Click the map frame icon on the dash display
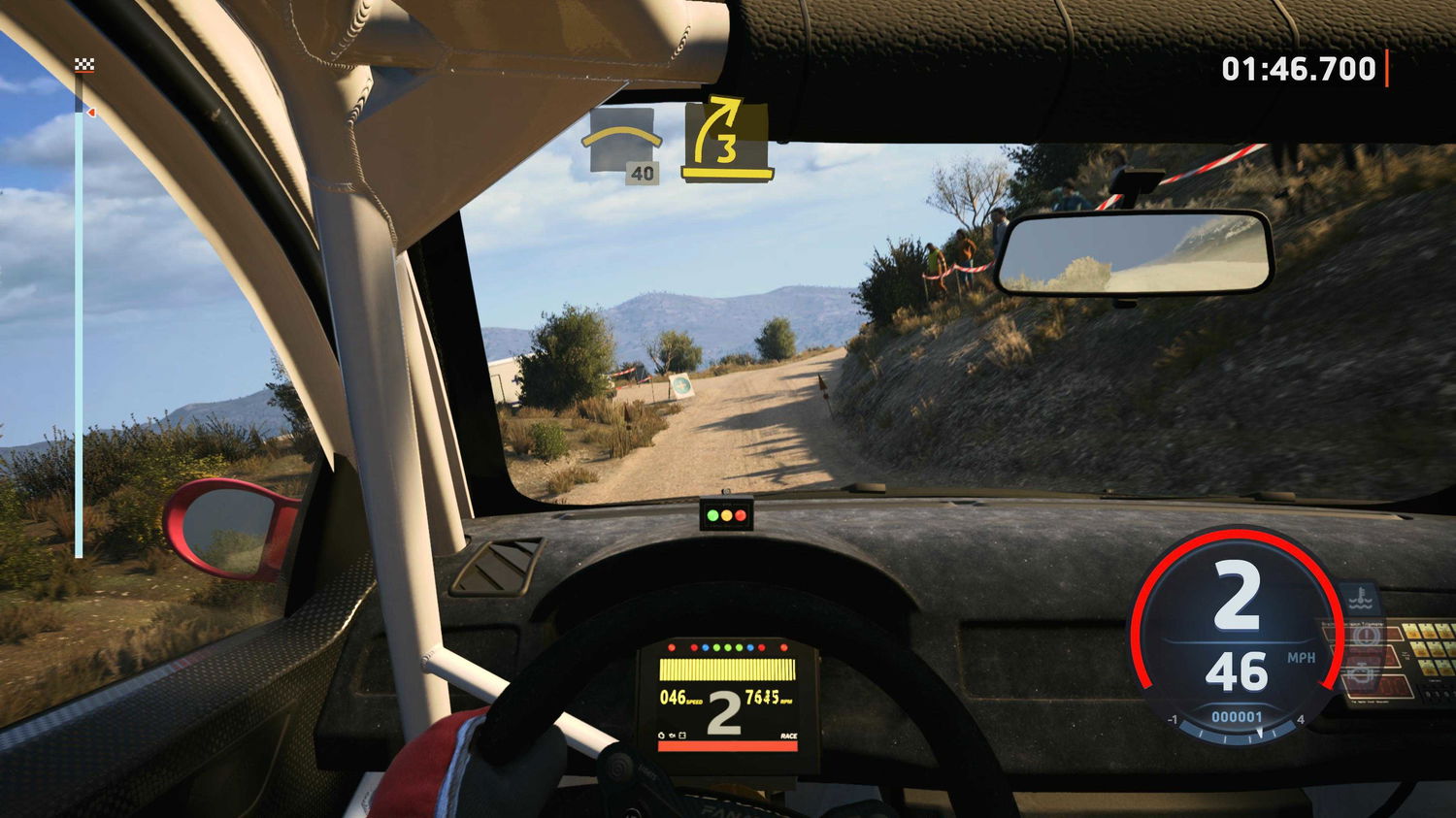 point(682,735)
